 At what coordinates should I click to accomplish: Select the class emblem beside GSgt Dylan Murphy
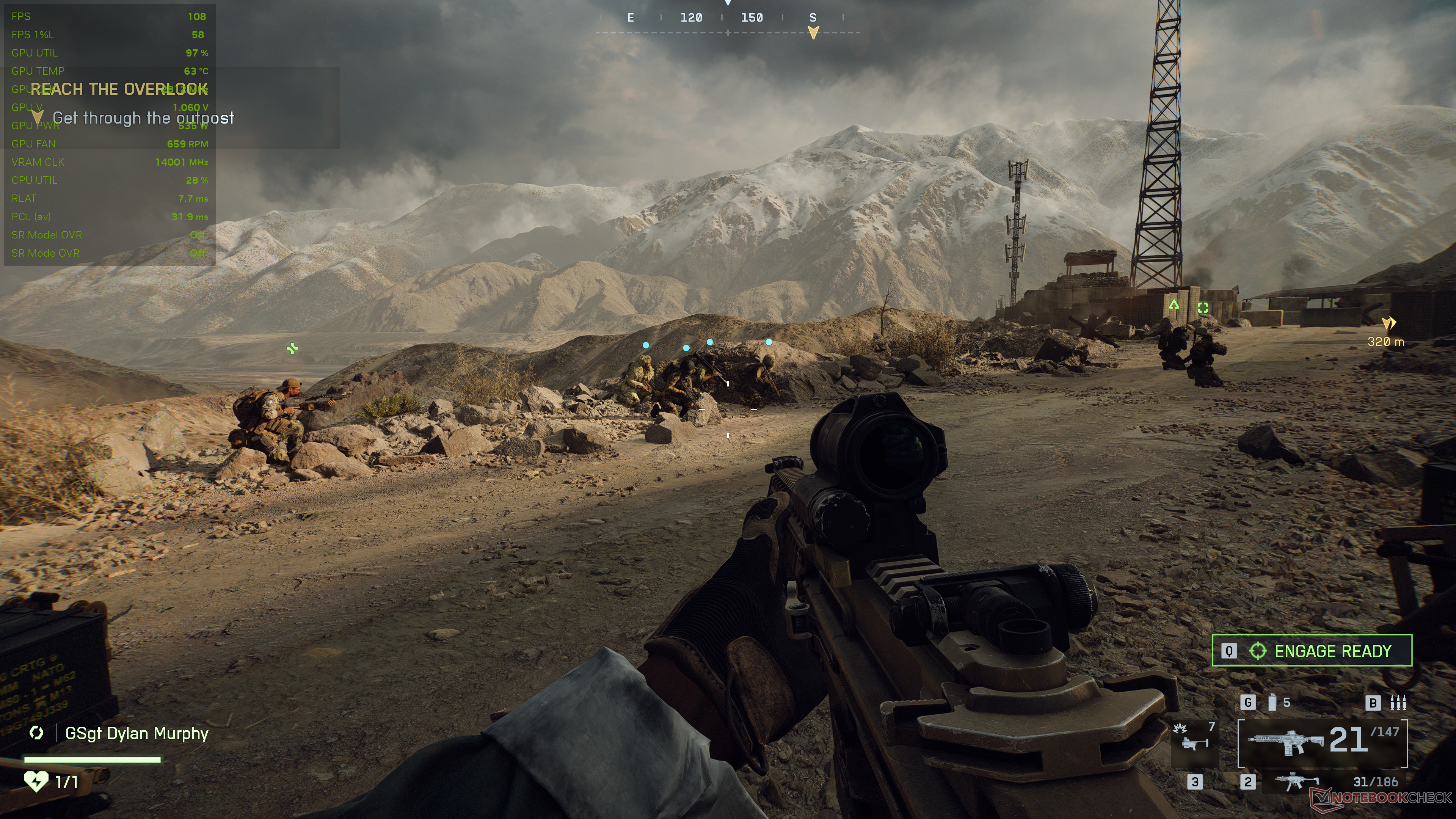coord(37,733)
